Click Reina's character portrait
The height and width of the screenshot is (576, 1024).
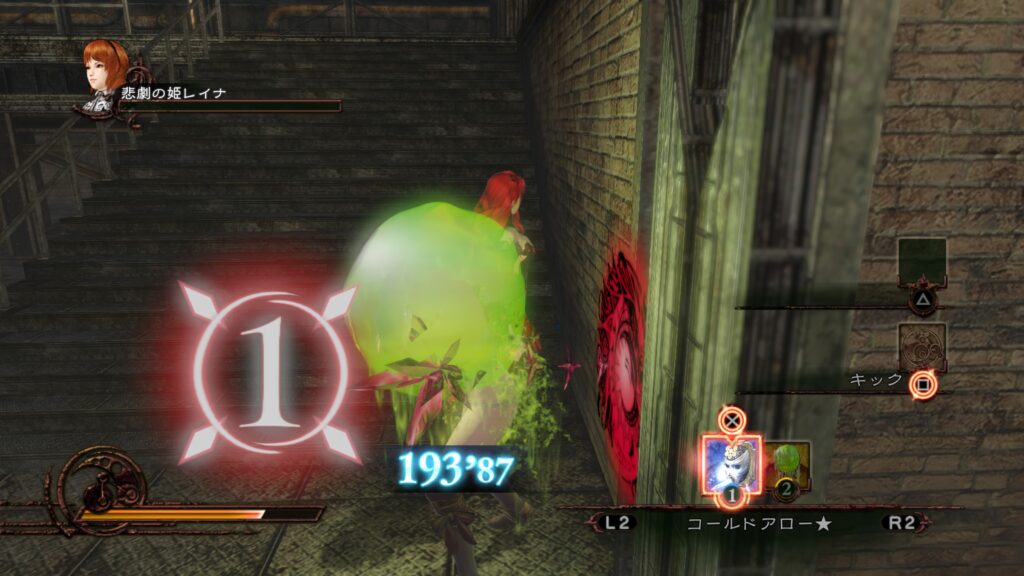coord(104,68)
